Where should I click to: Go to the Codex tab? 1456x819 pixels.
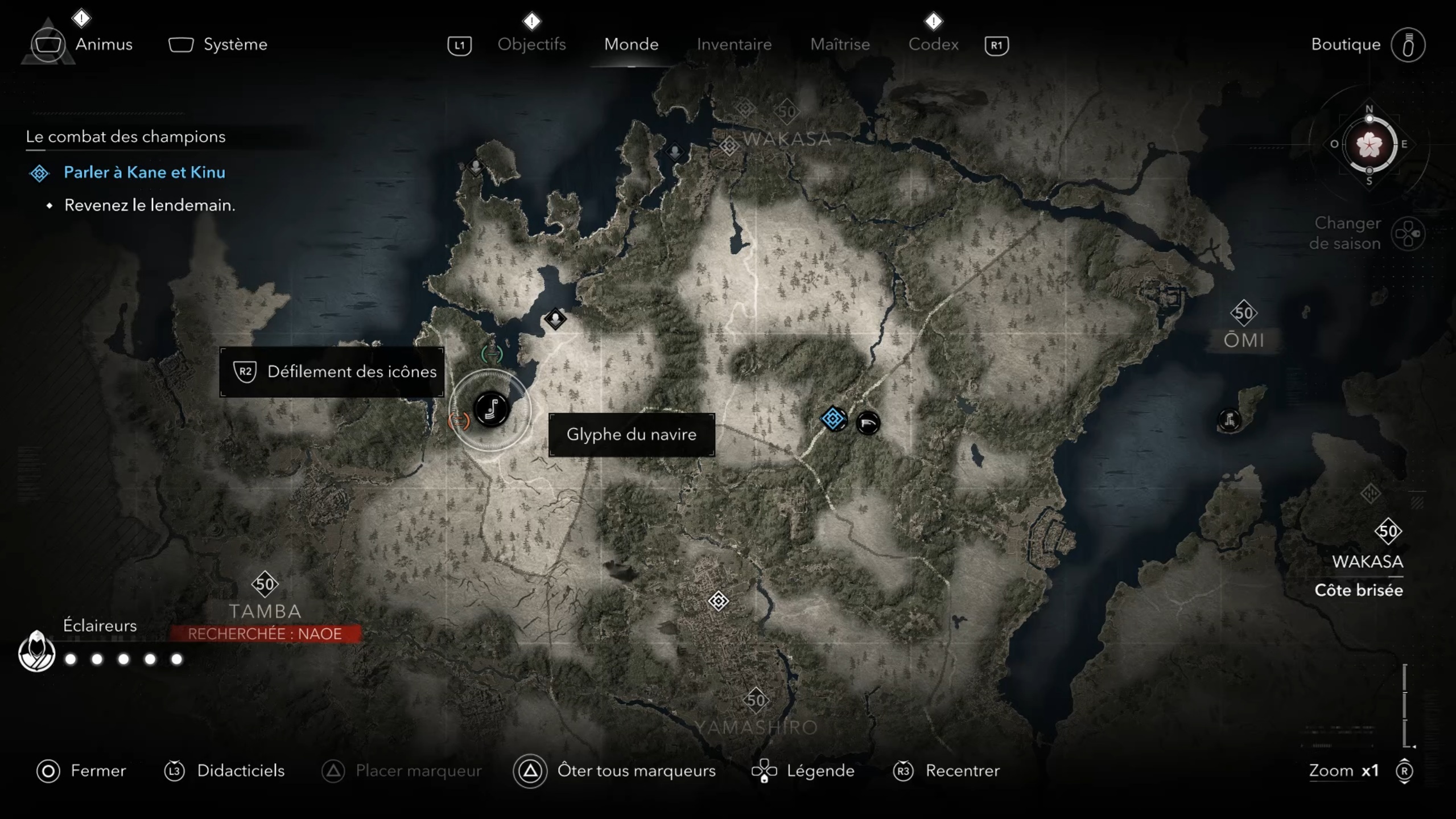[933, 44]
